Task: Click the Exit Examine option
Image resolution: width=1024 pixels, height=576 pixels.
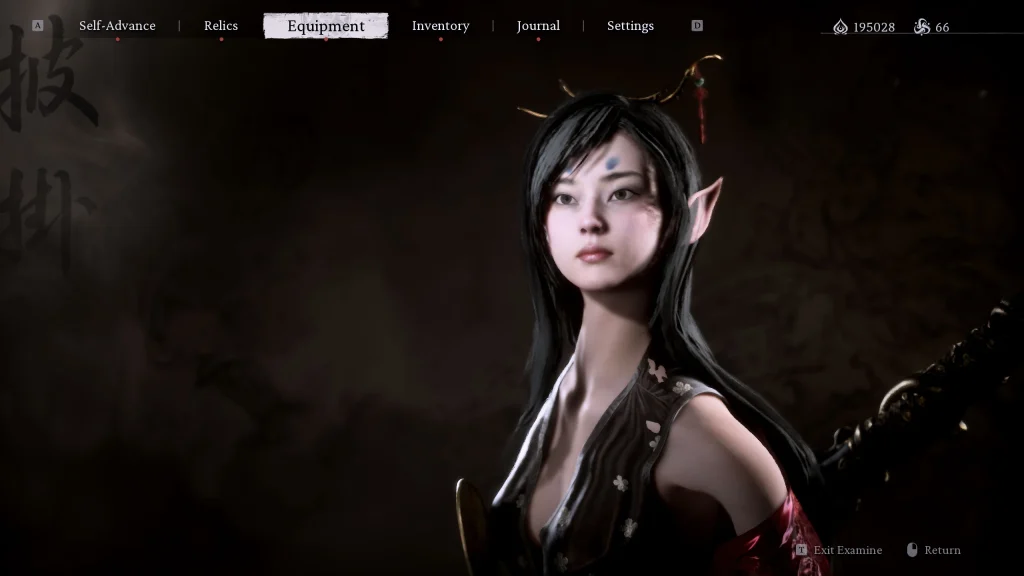Action: point(847,550)
